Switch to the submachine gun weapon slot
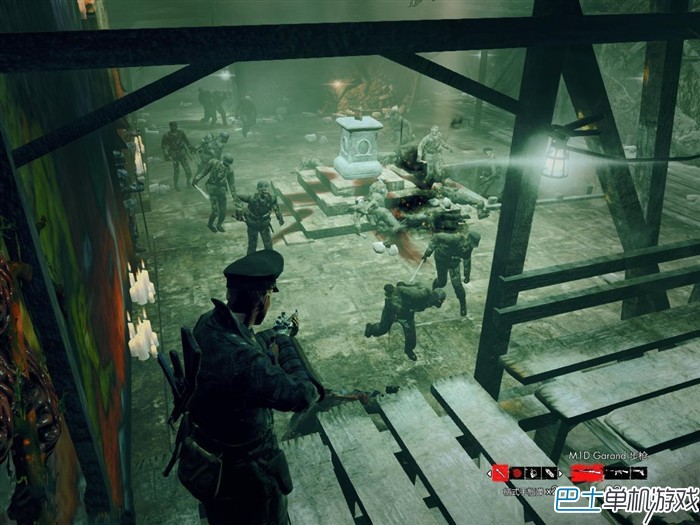Image resolution: width=700 pixels, height=525 pixels. pos(617,472)
